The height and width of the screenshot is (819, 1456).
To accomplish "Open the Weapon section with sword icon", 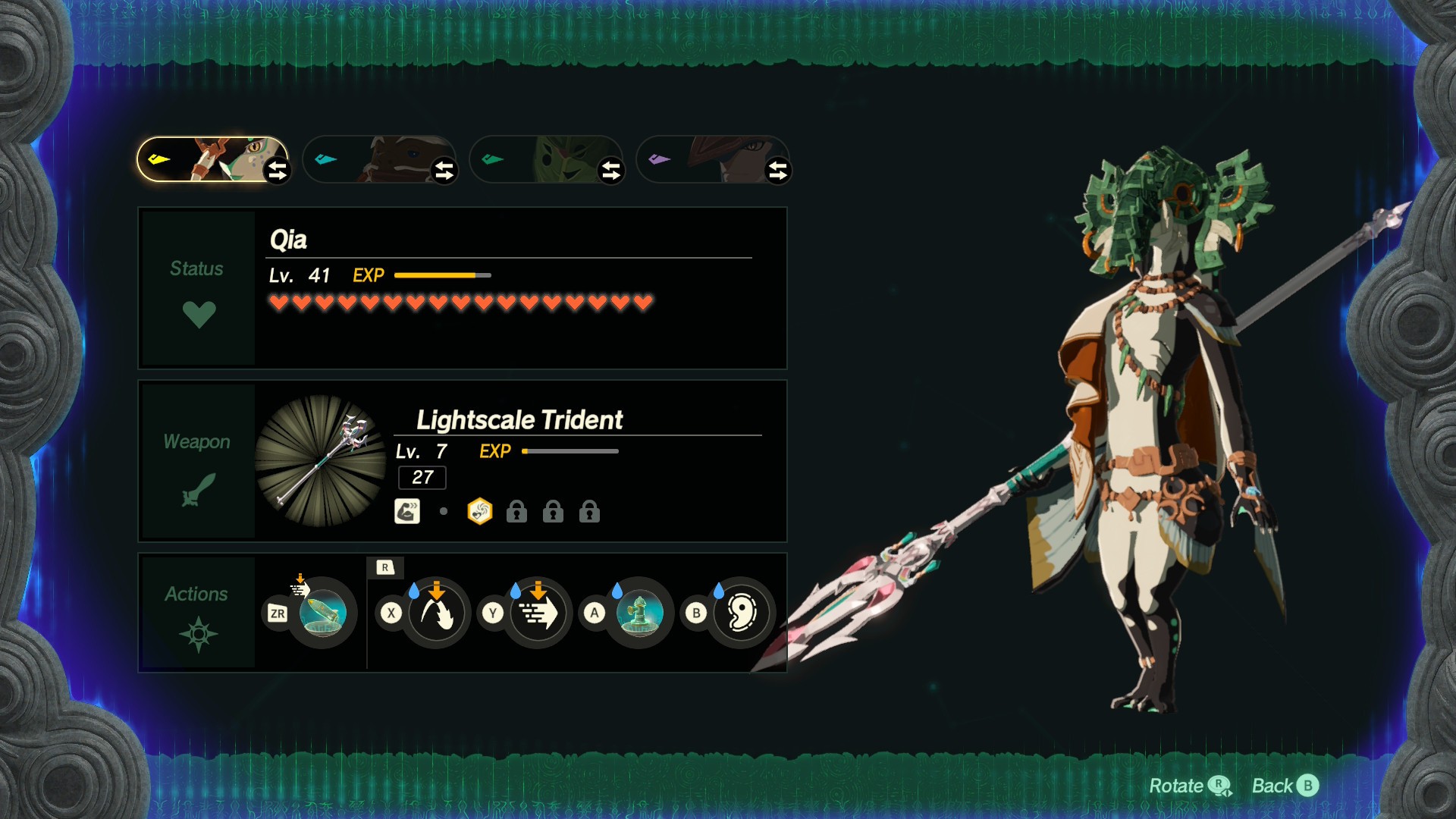I will coord(198,462).
